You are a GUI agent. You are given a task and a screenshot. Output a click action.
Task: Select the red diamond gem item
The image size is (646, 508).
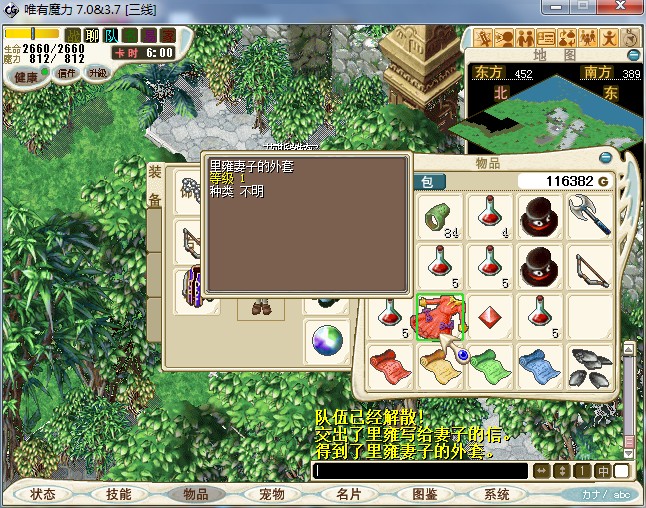coord(490,316)
